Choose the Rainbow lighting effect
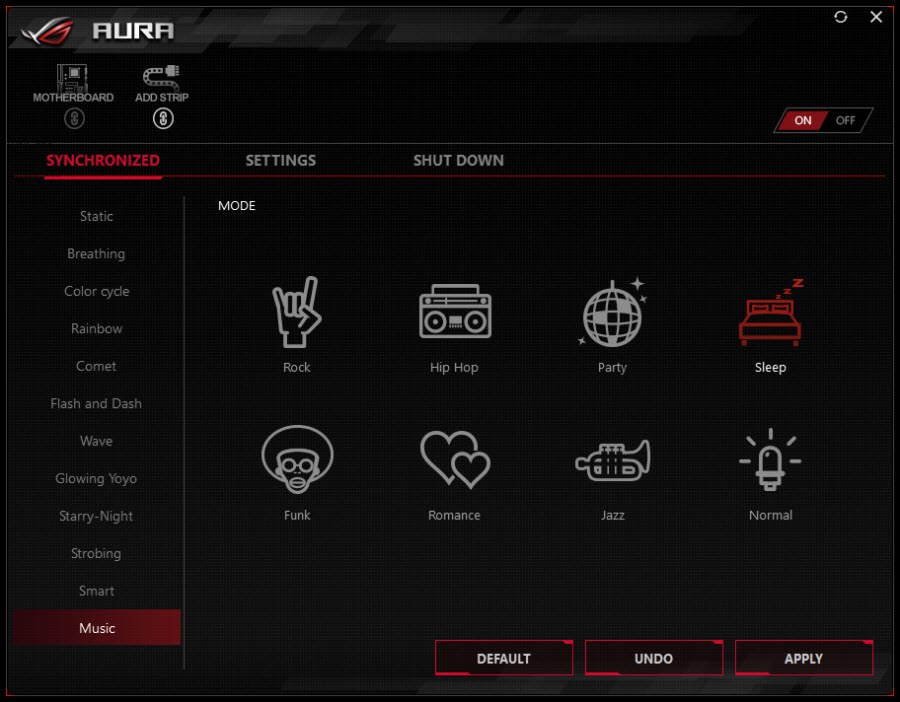Screen dimensions: 900x702 [x=96, y=329]
